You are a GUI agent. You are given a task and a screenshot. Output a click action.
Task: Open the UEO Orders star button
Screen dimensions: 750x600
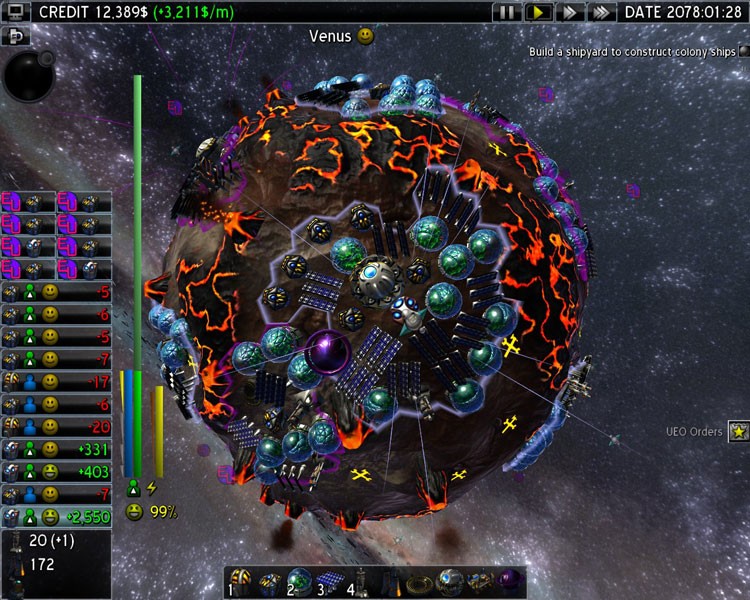click(x=738, y=432)
